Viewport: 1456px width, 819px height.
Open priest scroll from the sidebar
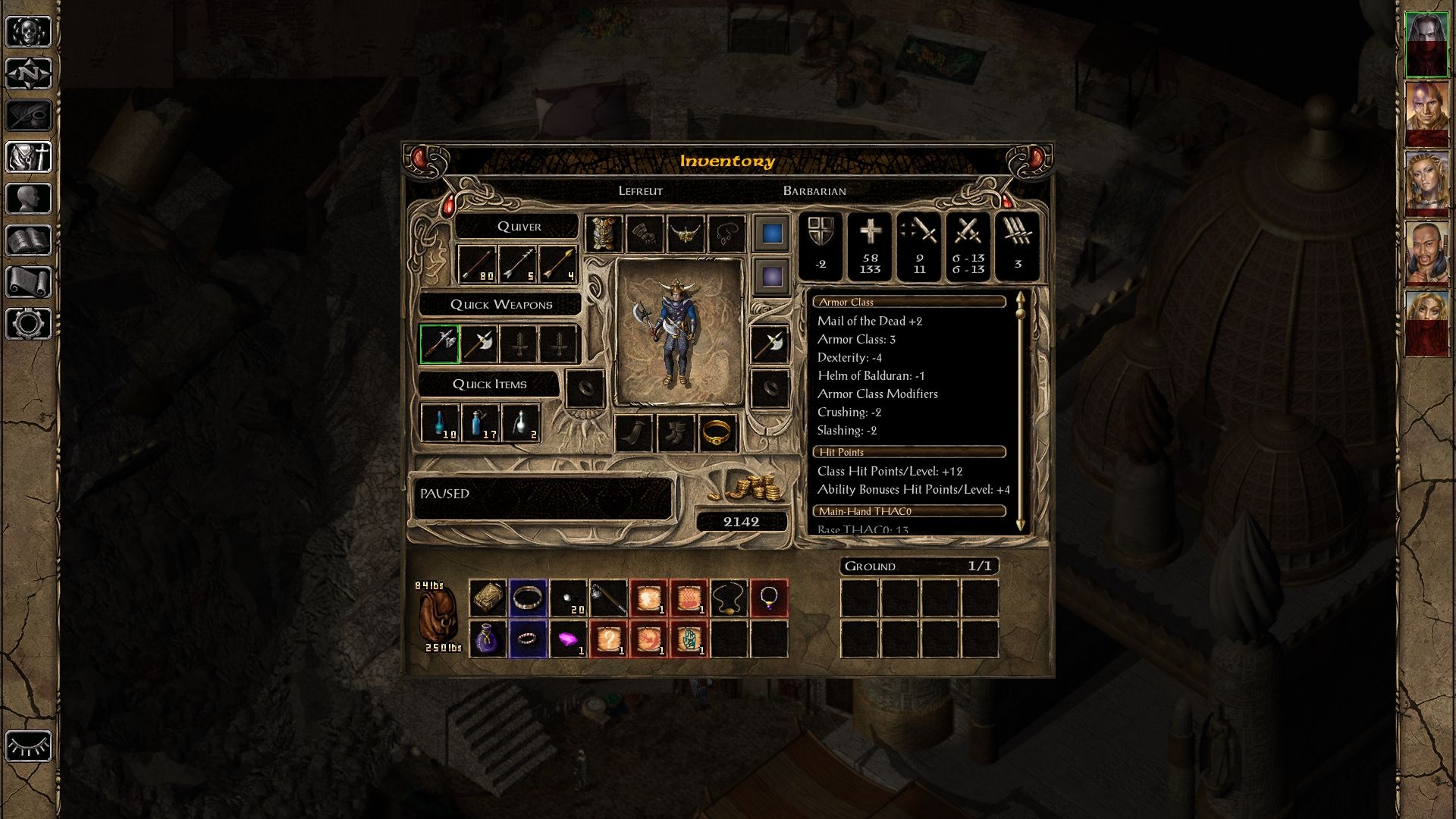coord(29,282)
